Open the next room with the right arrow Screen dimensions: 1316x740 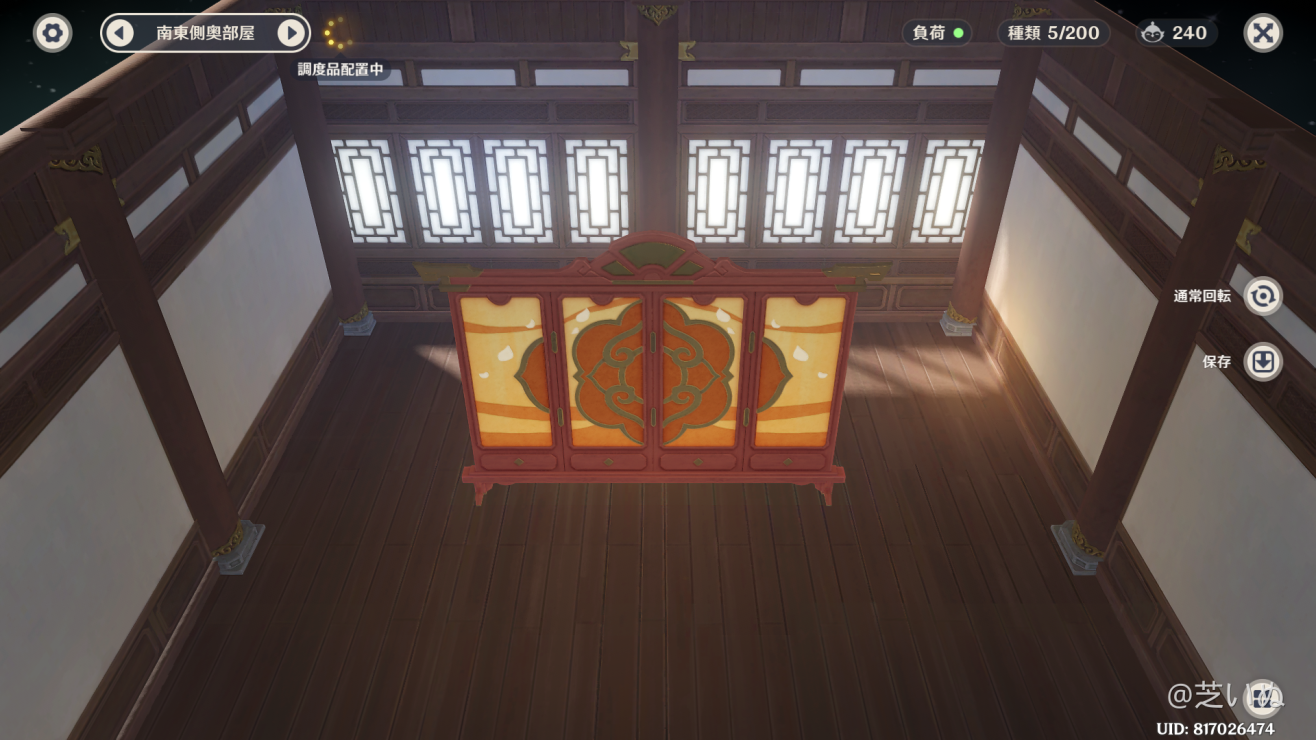tap(290, 32)
